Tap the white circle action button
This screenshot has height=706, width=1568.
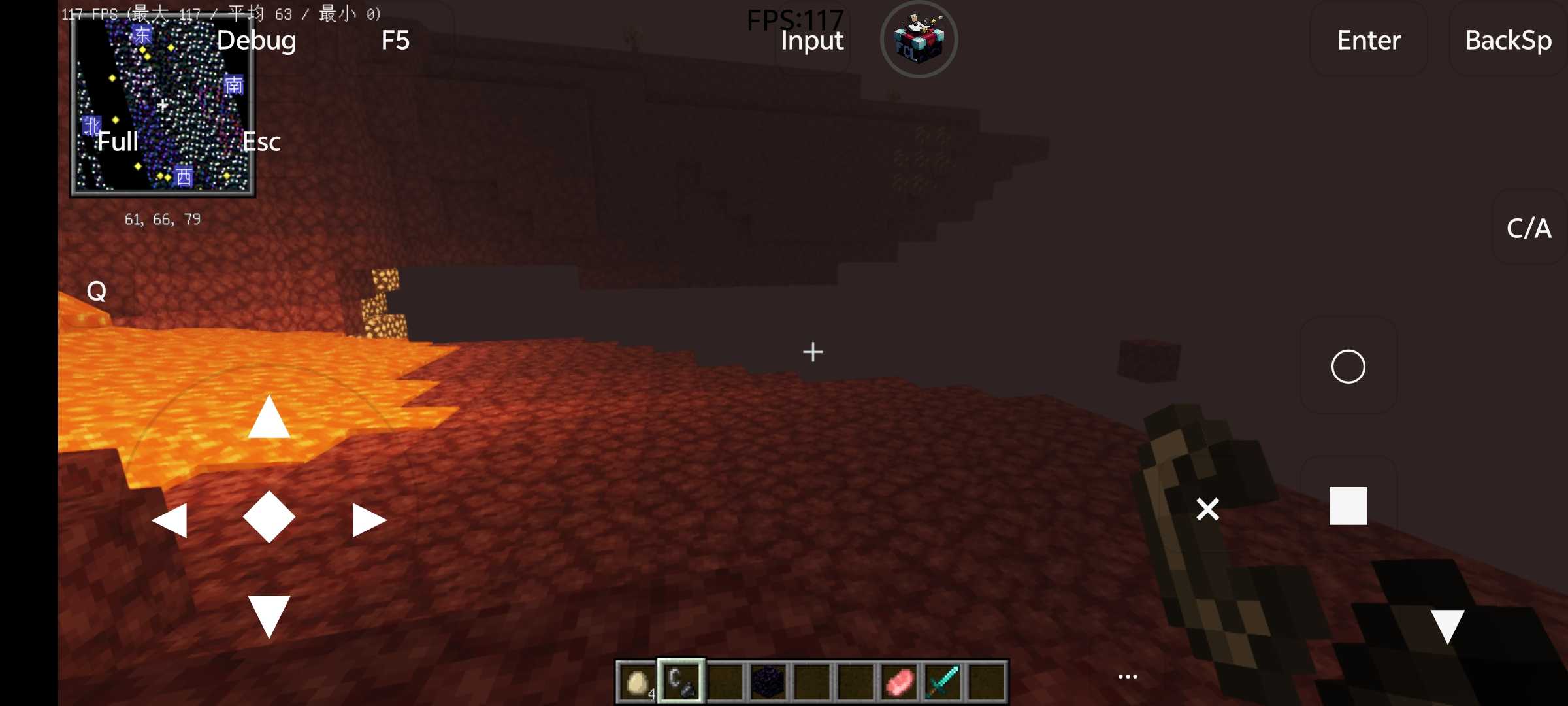[1348, 367]
